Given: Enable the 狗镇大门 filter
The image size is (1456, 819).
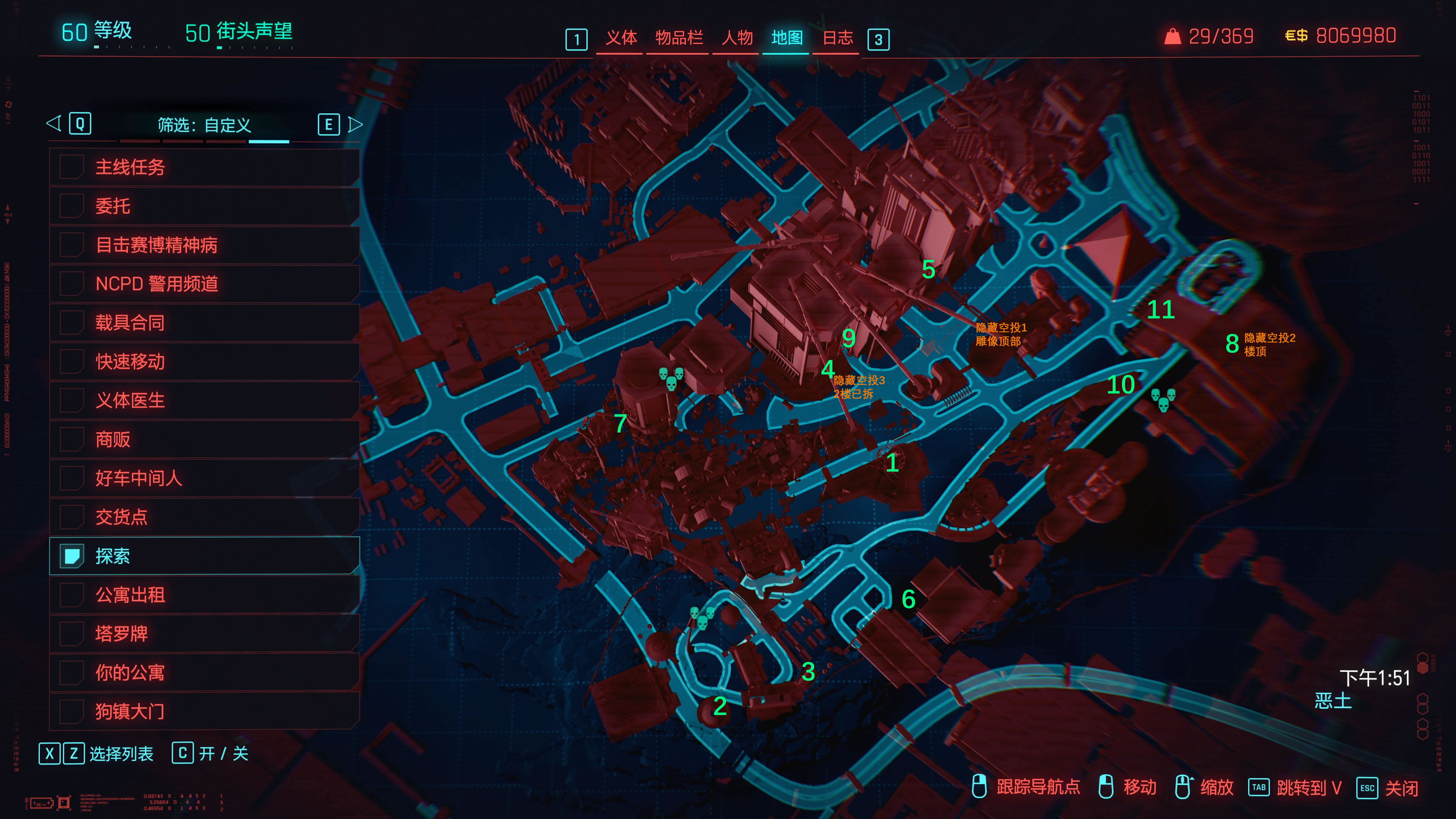Looking at the screenshot, I should click(x=72, y=711).
